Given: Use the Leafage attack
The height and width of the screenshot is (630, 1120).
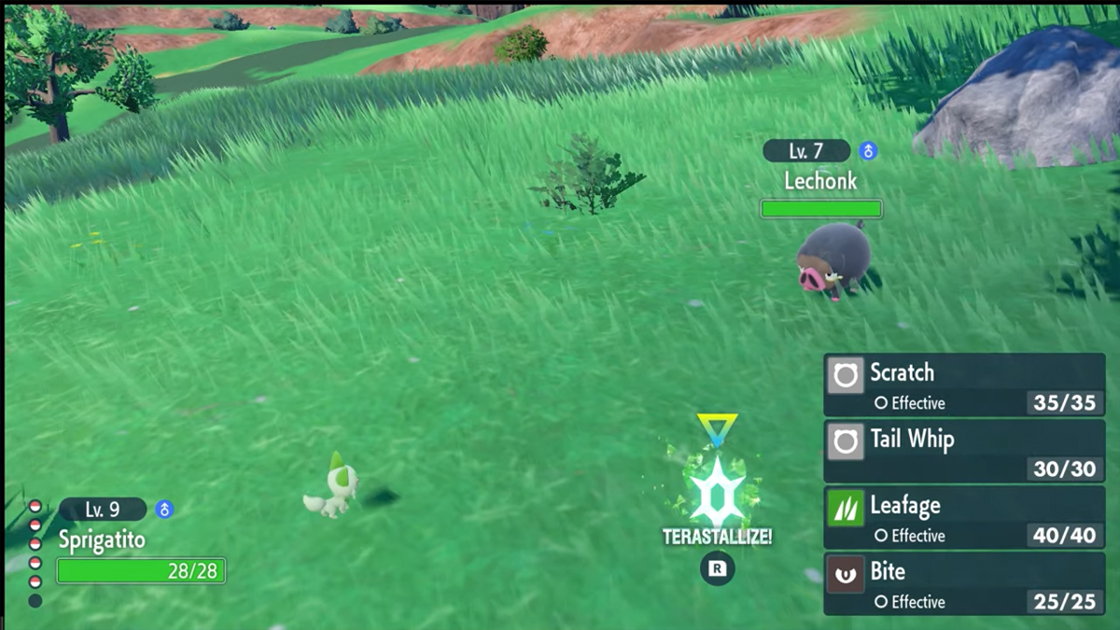Looking at the screenshot, I should coord(963,518).
